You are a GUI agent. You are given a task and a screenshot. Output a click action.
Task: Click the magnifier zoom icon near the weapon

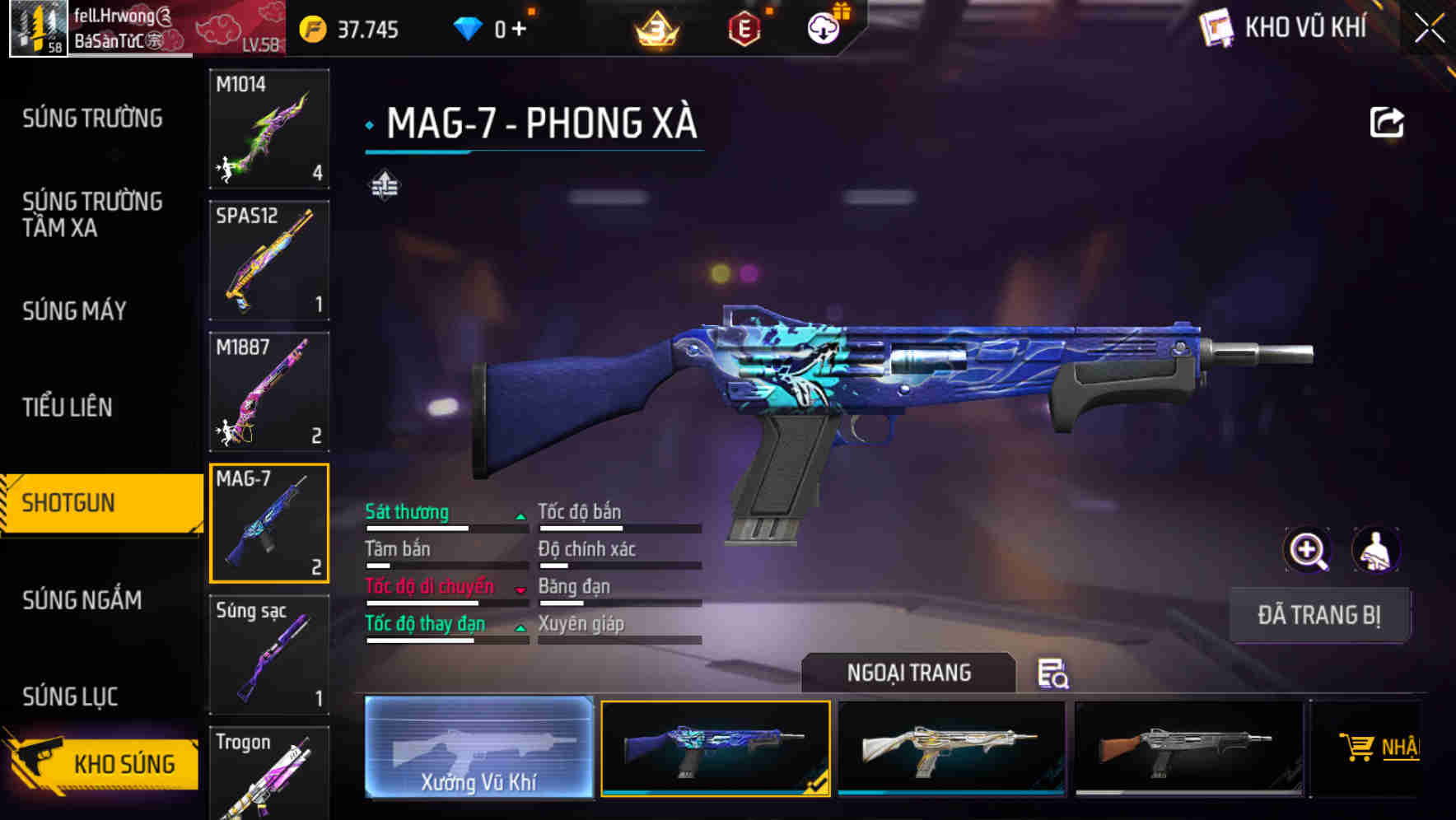point(1308,550)
